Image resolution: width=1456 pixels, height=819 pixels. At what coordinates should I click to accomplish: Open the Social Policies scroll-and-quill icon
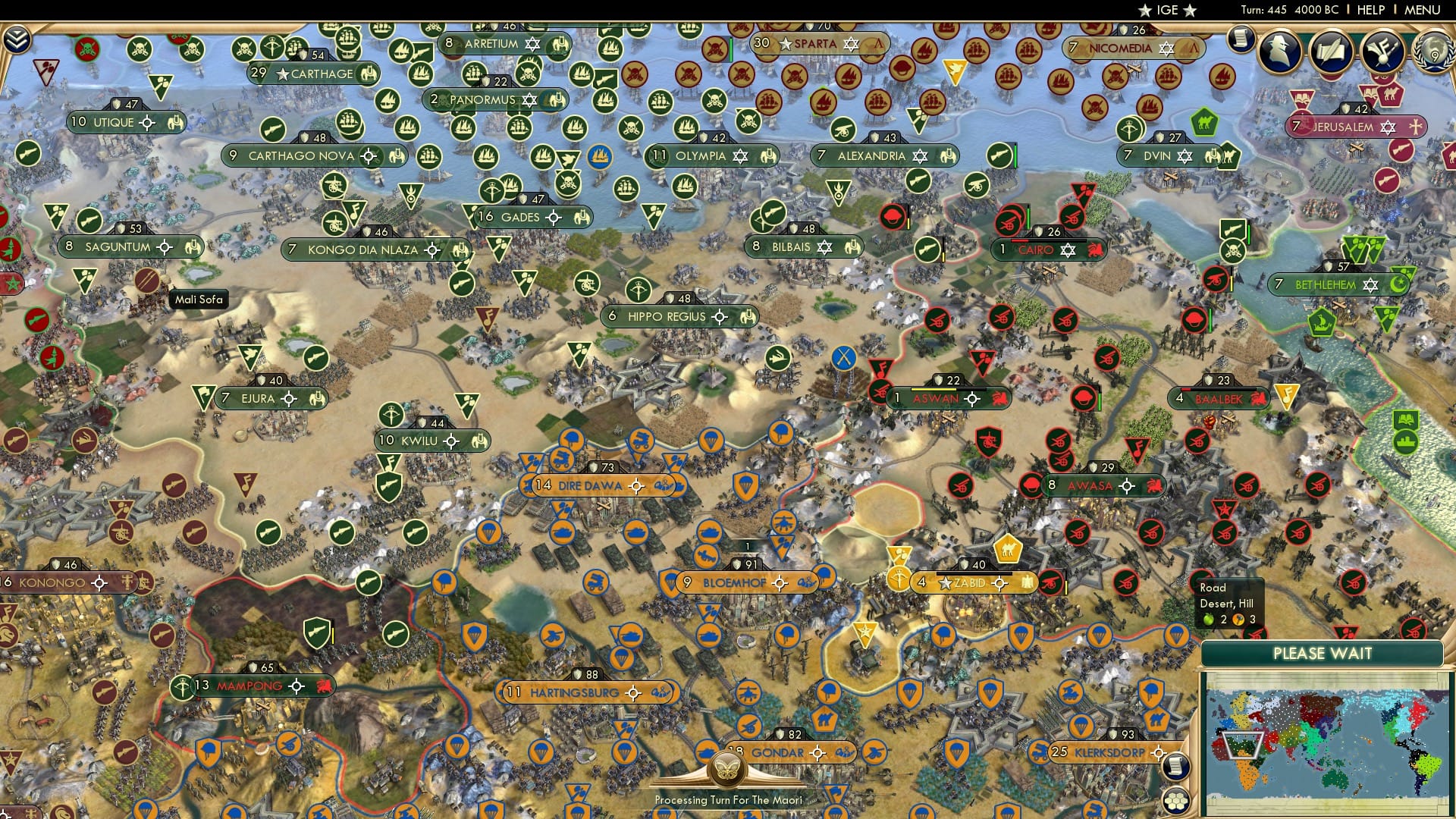coord(1330,53)
